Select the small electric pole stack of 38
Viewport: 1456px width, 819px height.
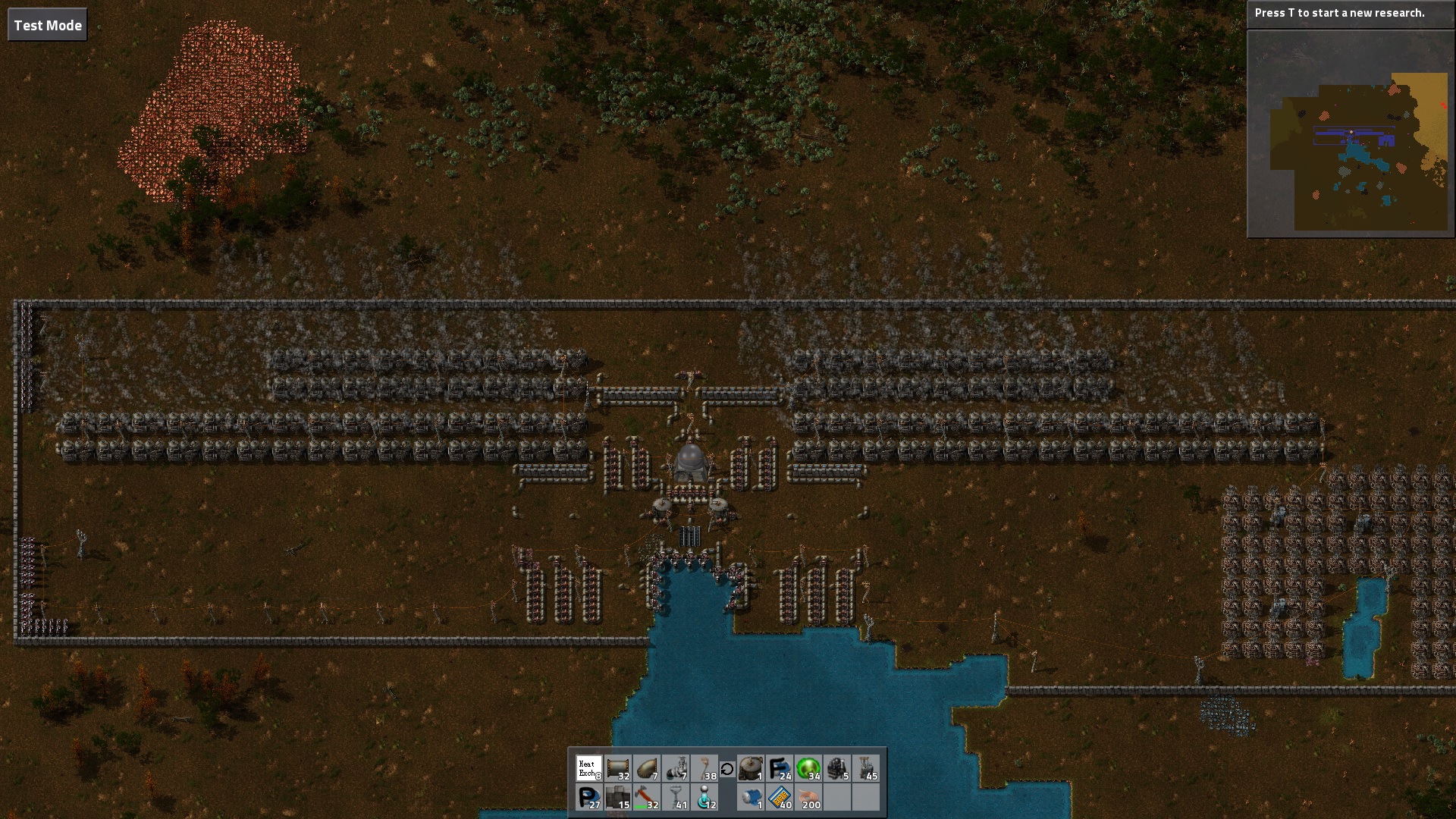(705, 769)
